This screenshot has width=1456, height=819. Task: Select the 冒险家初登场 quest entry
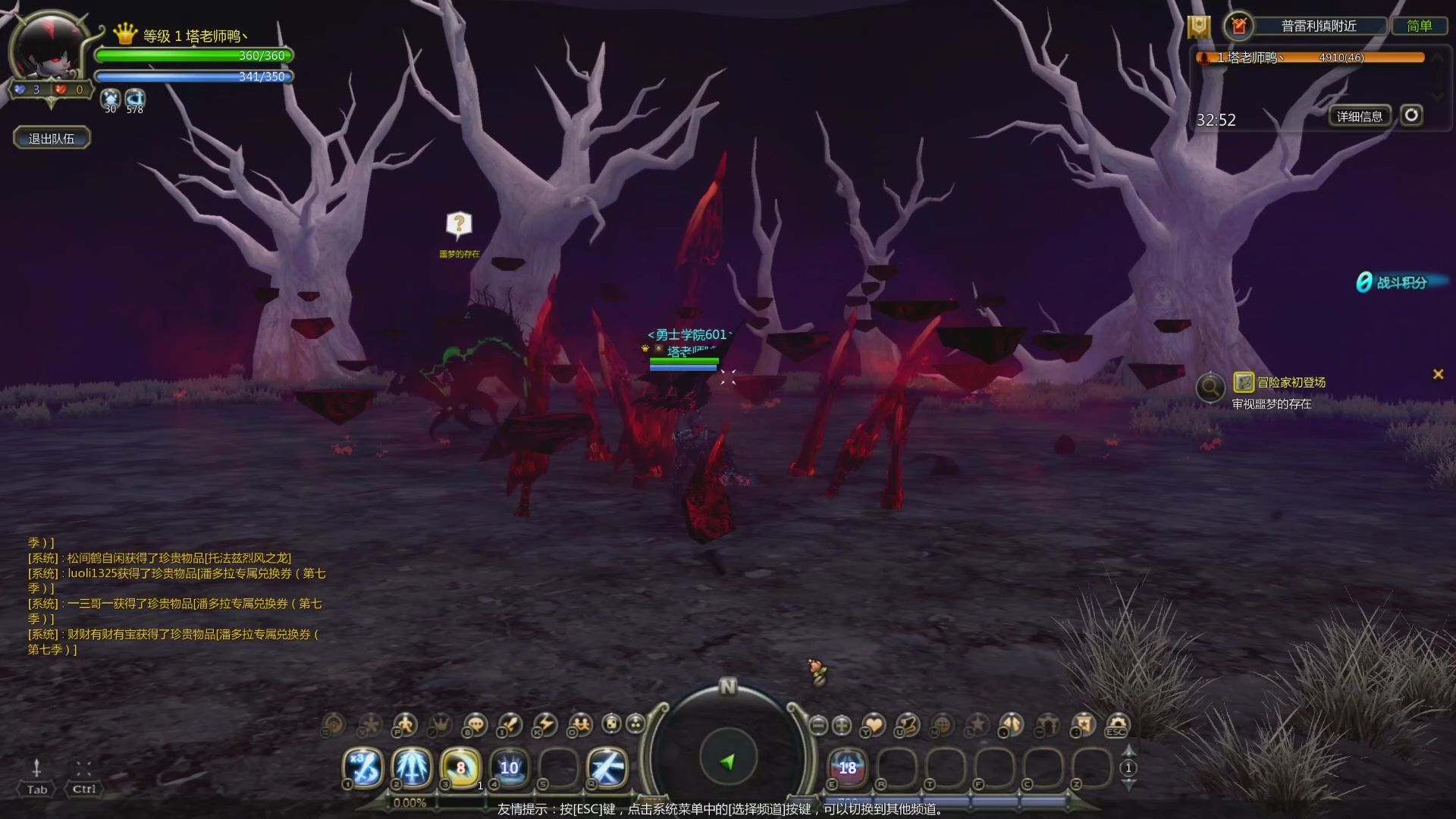tap(1291, 382)
